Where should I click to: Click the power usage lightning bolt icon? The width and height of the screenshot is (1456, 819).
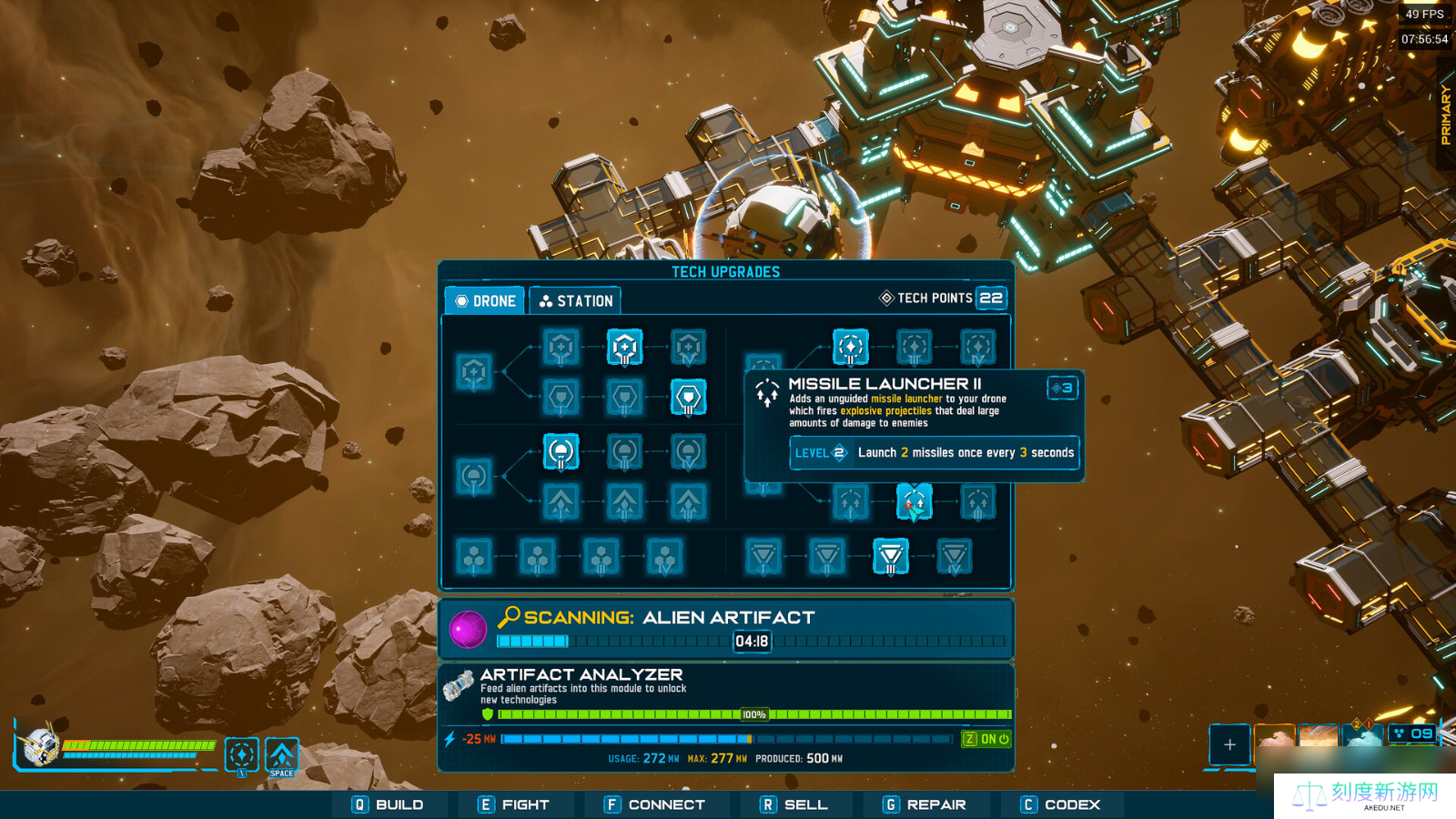[450, 739]
